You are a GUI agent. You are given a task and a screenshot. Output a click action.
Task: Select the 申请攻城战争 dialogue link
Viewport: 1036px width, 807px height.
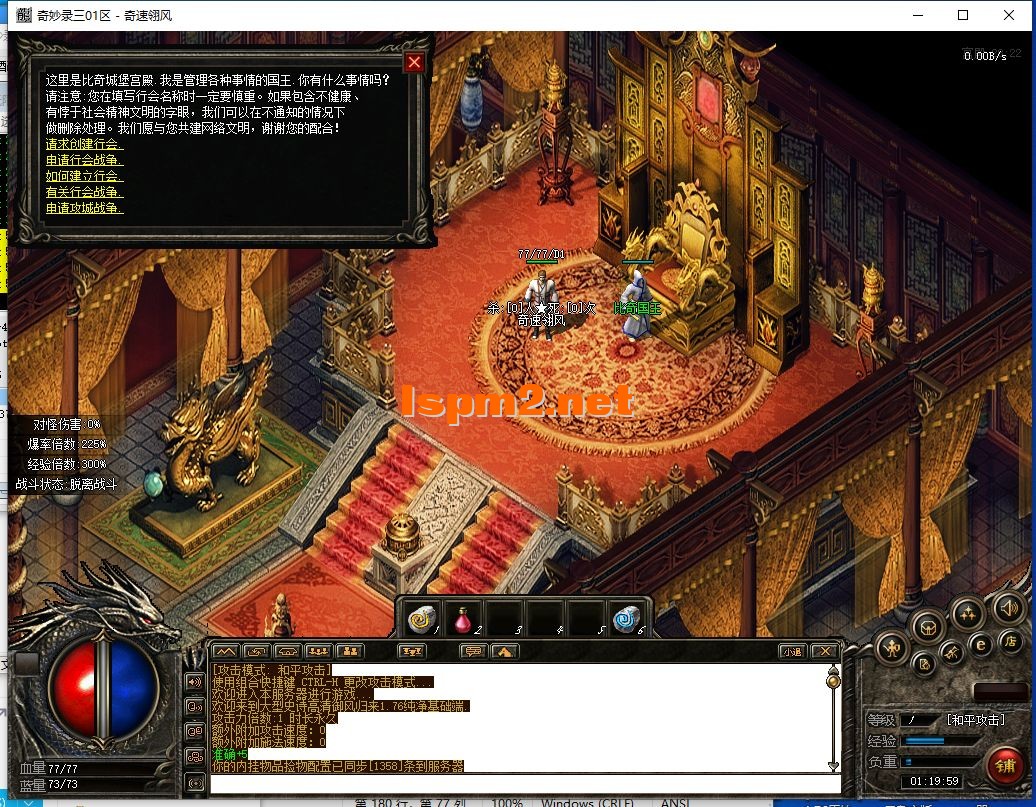coord(84,208)
